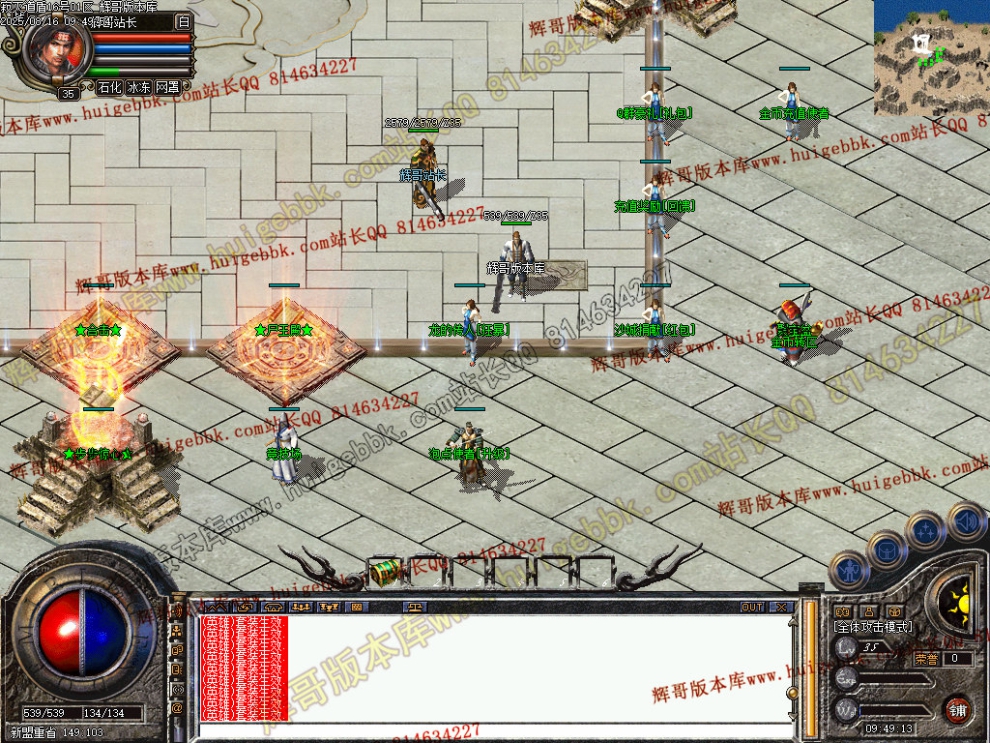
Task: Select the 荣誉 honor label
Action: coord(925,658)
